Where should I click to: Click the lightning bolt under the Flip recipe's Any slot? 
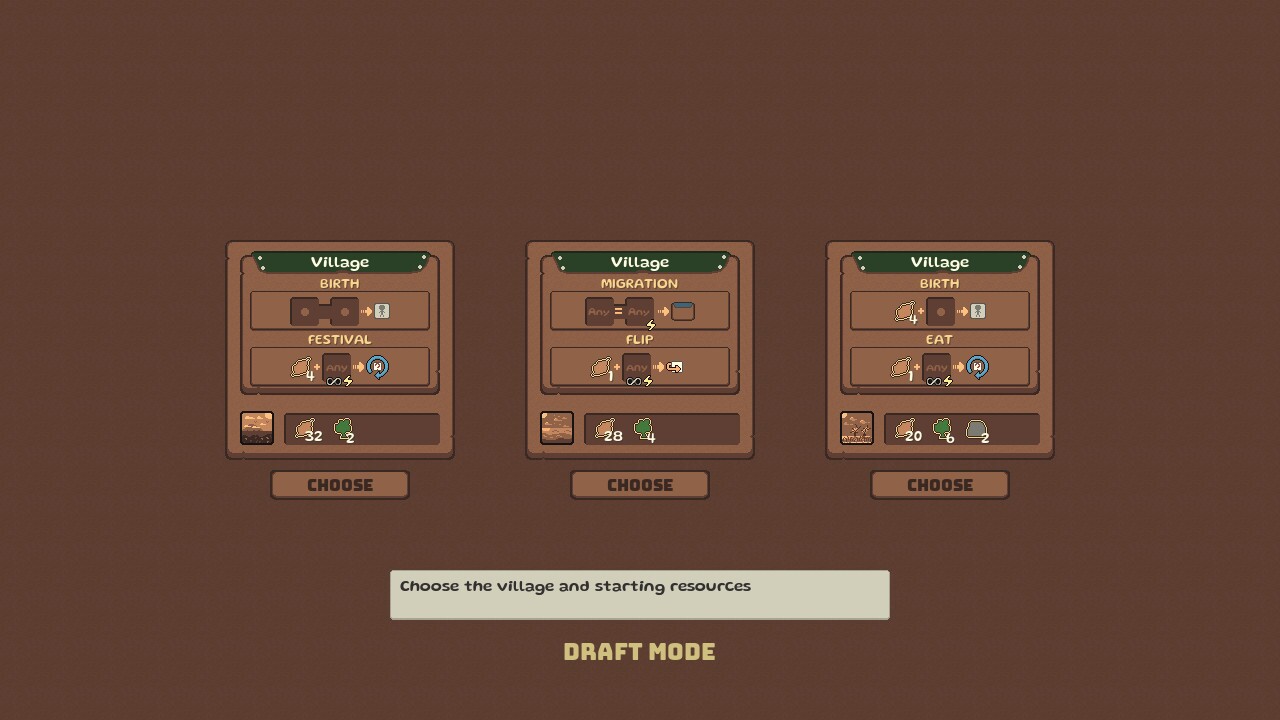click(647, 381)
